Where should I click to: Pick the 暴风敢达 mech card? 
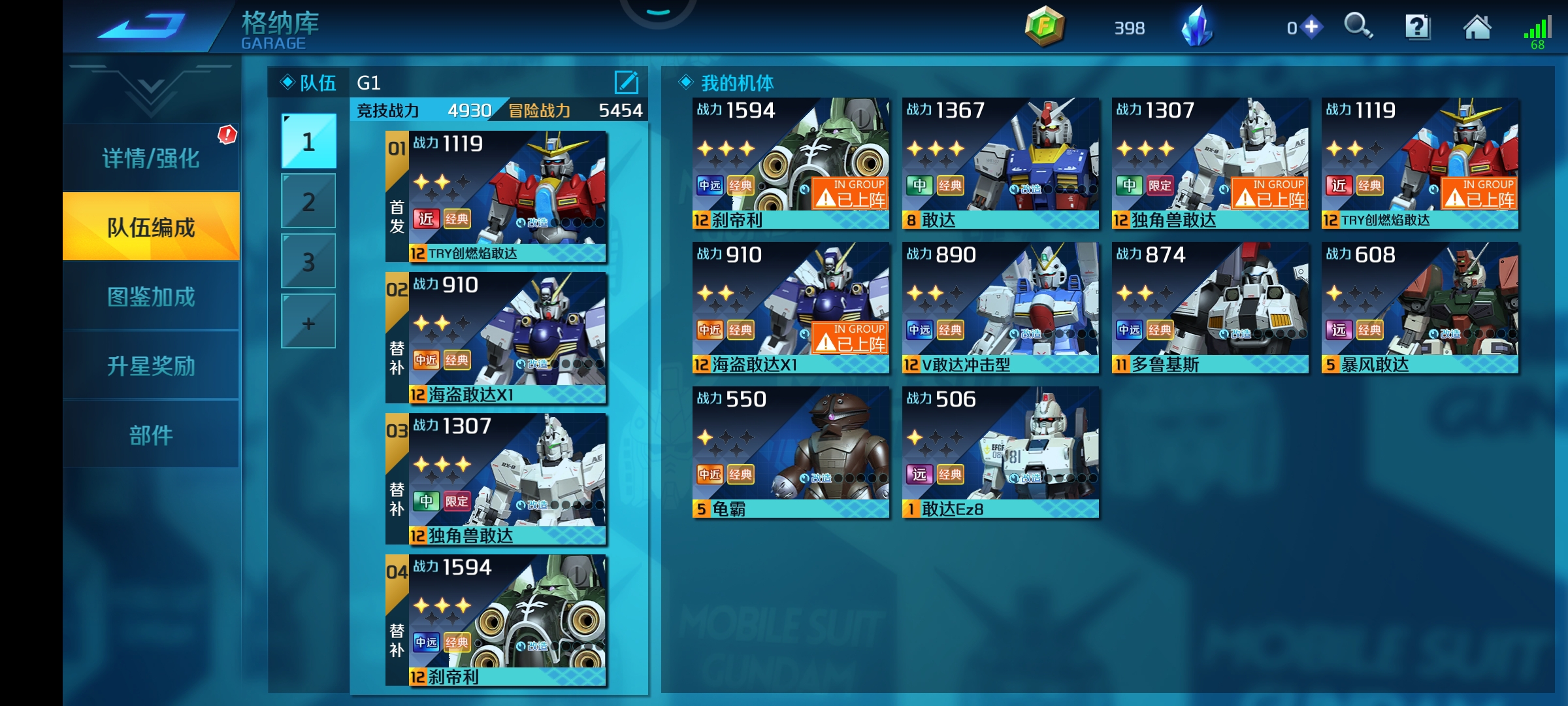click(x=1420, y=308)
